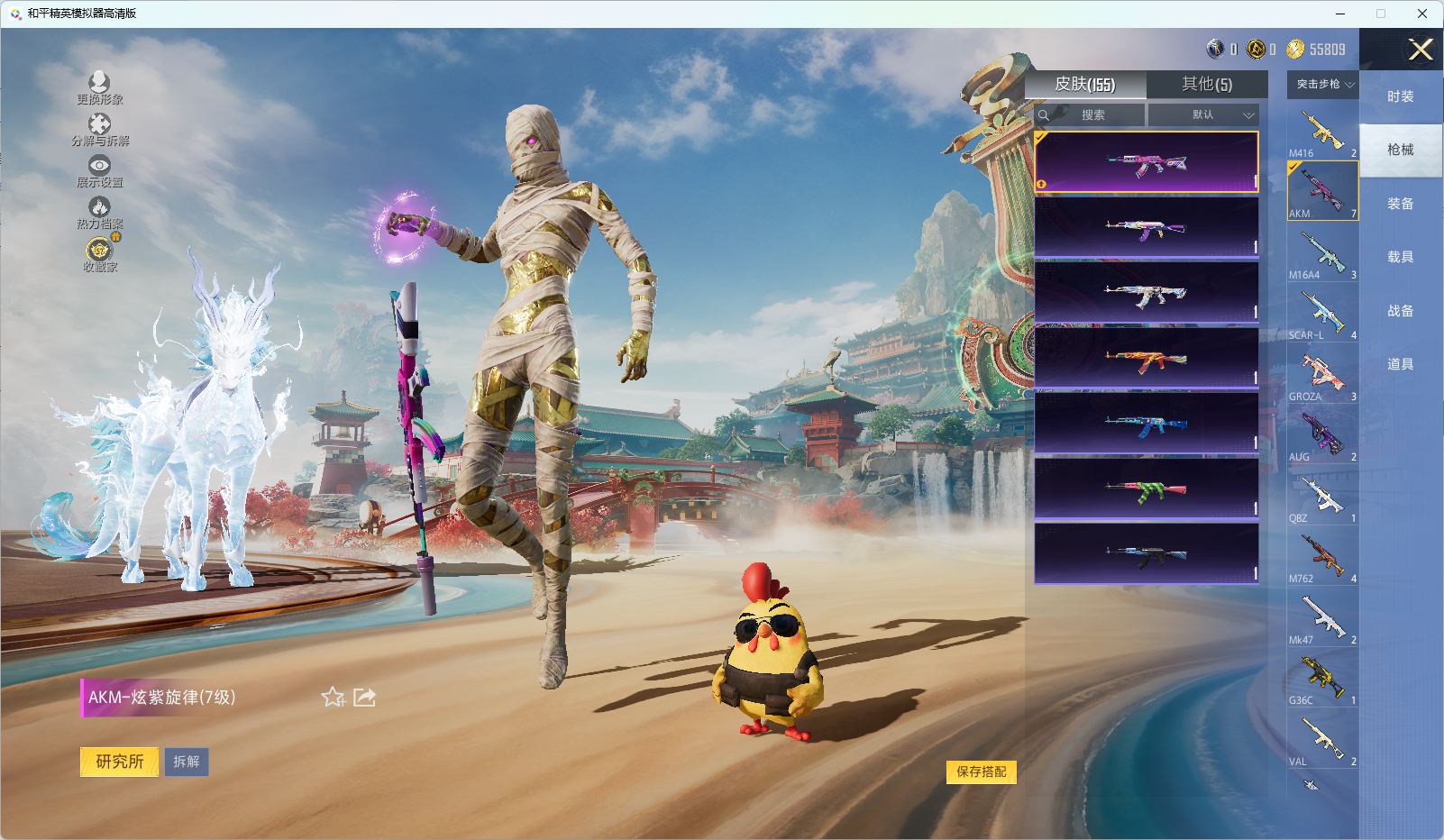
Task: Switch to the 时装 category
Action: (x=1400, y=96)
